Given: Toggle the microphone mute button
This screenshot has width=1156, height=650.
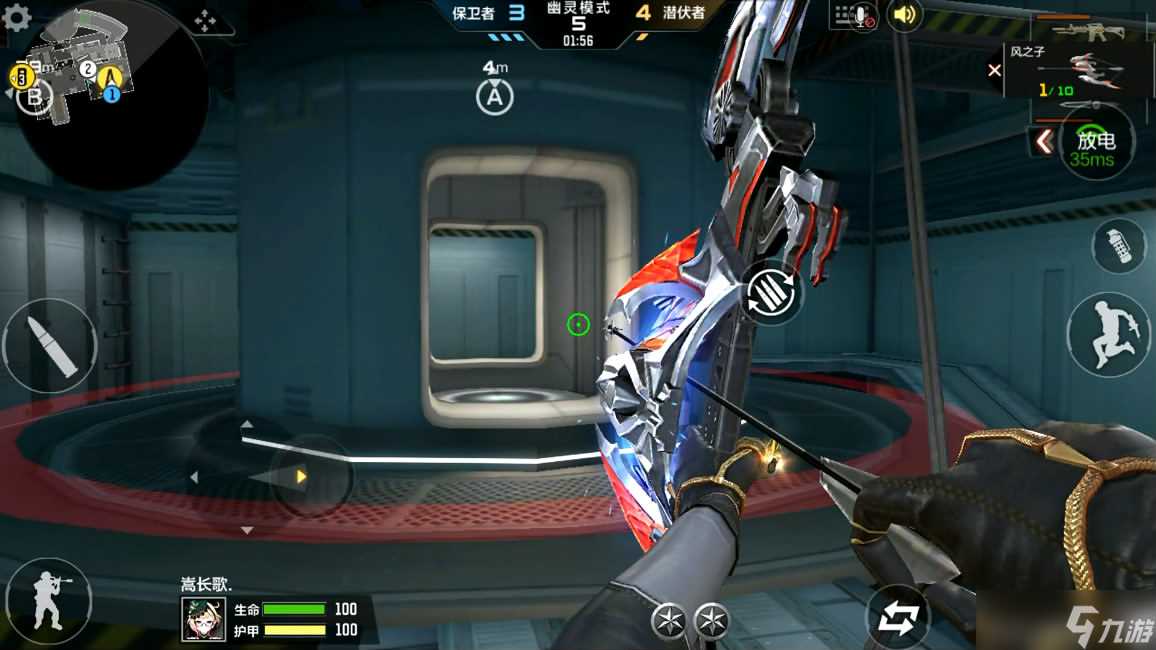Looking at the screenshot, I should [x=853, y=15].
